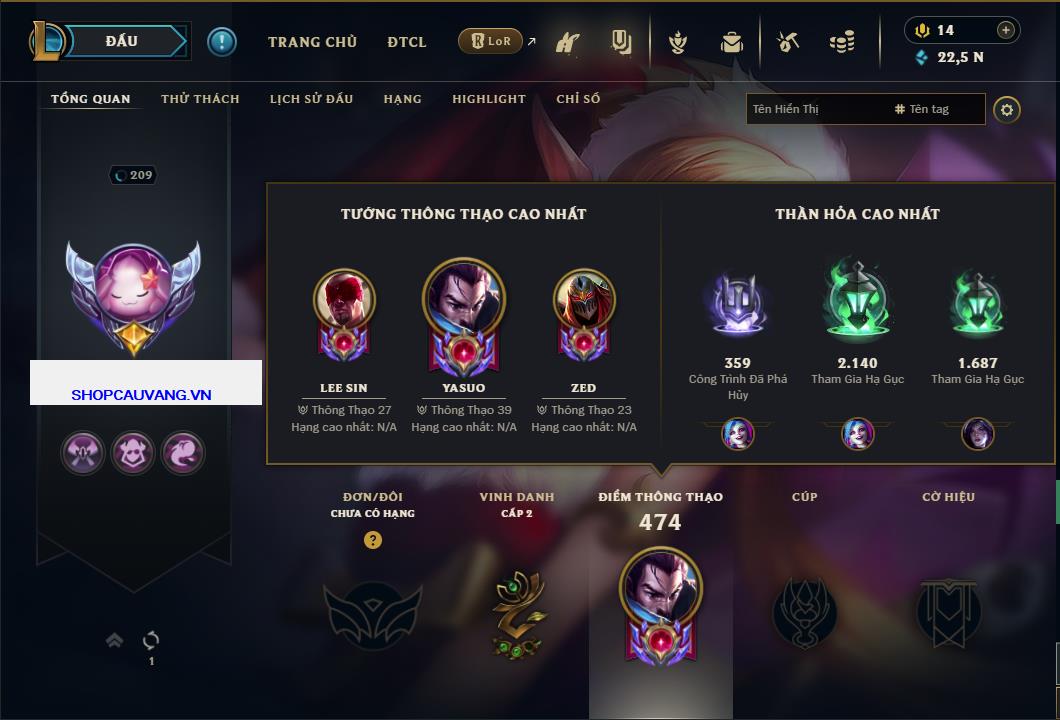Screen dimensions: 1060x720
Task: Start a match with the ĐẤU button
Action: click(122, 41)
